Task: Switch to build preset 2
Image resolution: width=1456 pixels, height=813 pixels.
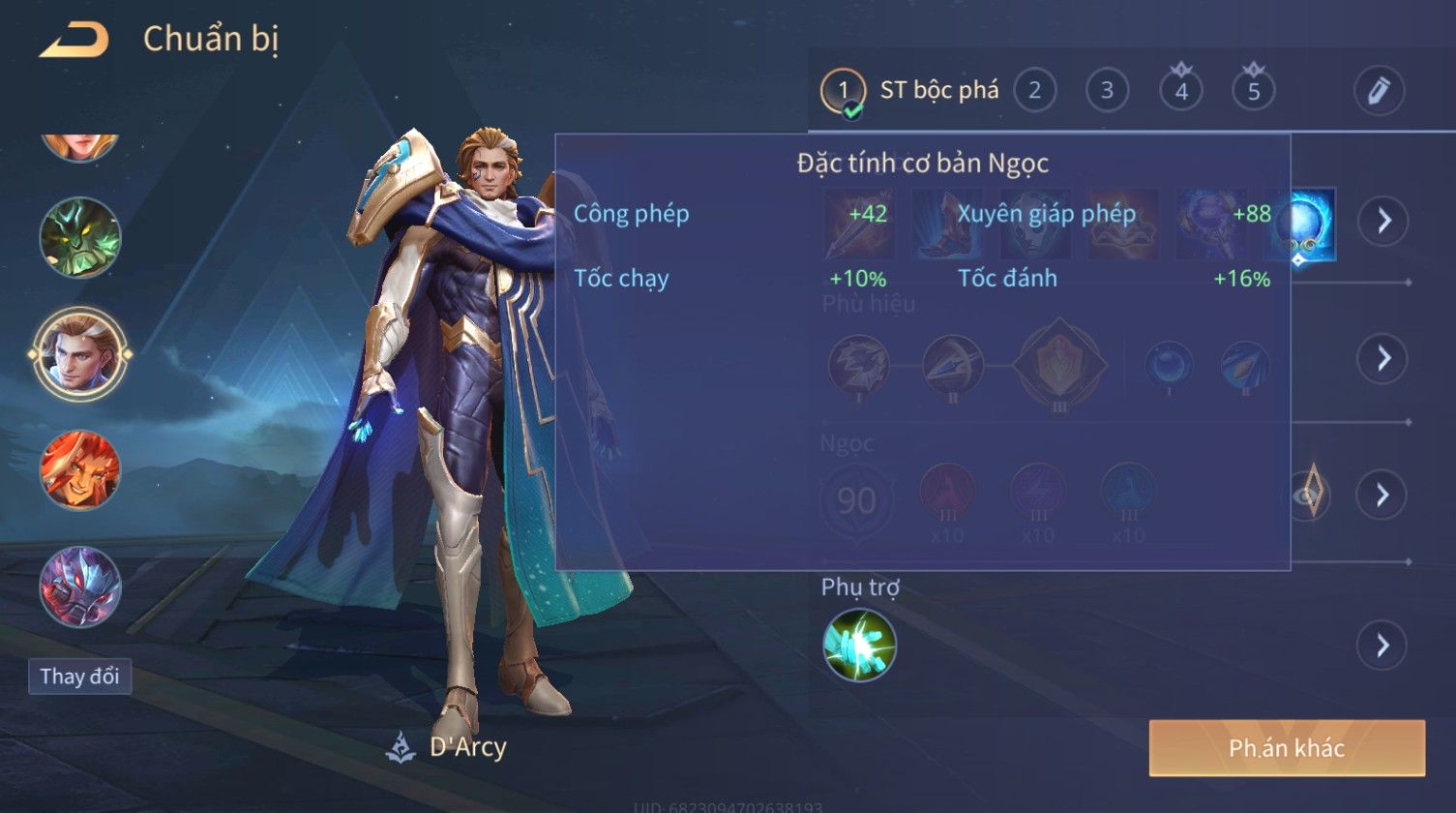Action: coord(1034,91)
